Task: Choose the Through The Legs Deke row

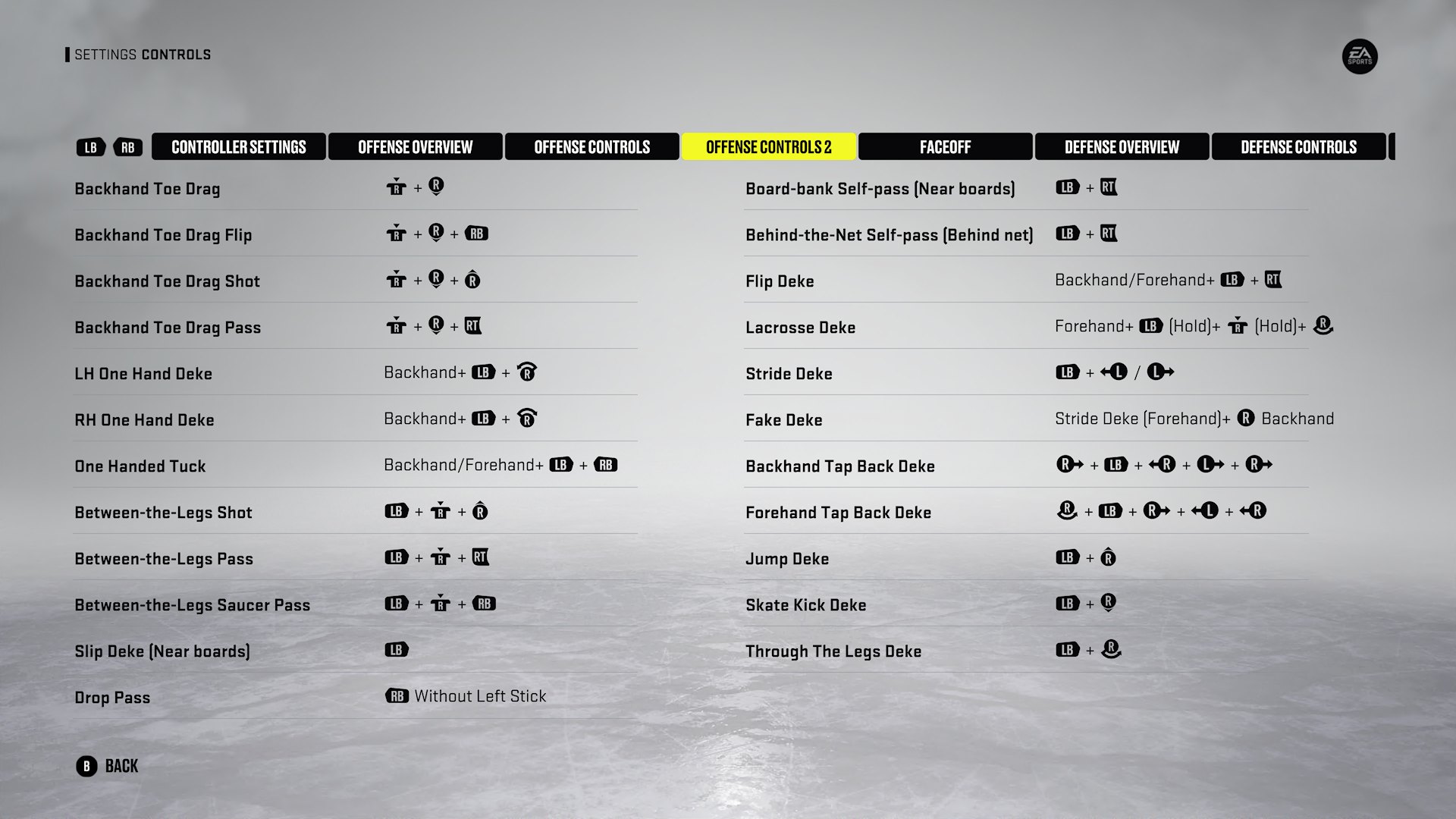Action: [x=833, y=651]
